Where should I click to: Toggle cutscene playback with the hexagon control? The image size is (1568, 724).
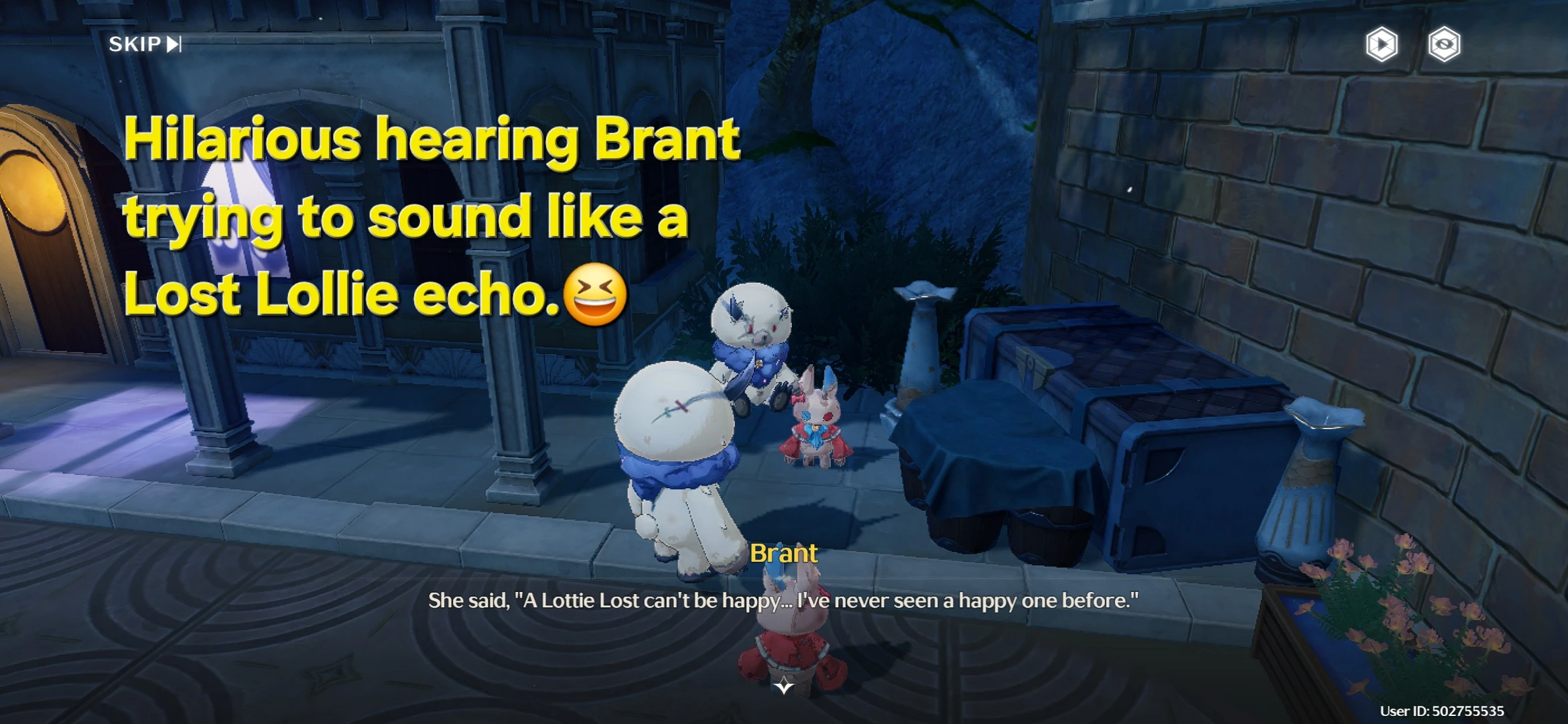(1384, 44)
